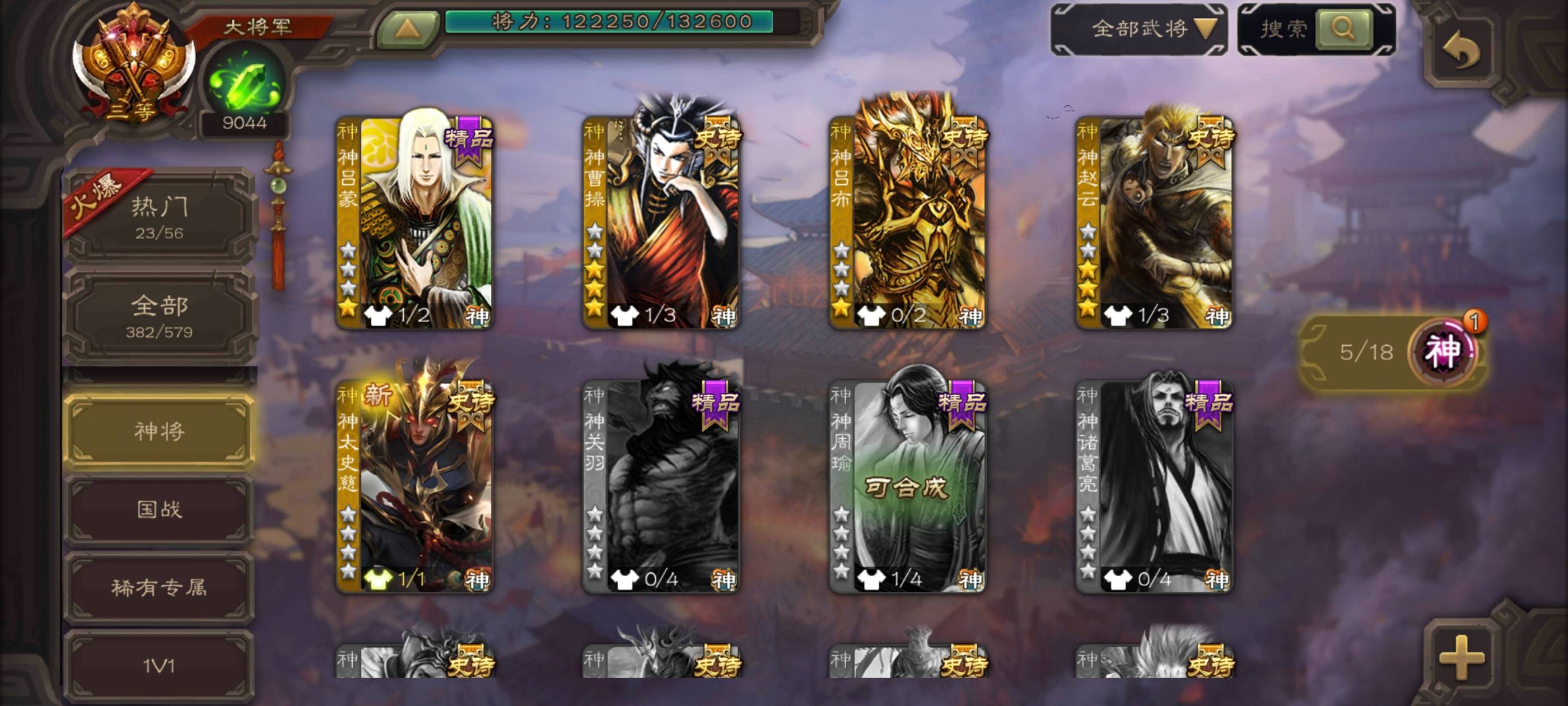Select the 神曹操 general card

(661, 222)
